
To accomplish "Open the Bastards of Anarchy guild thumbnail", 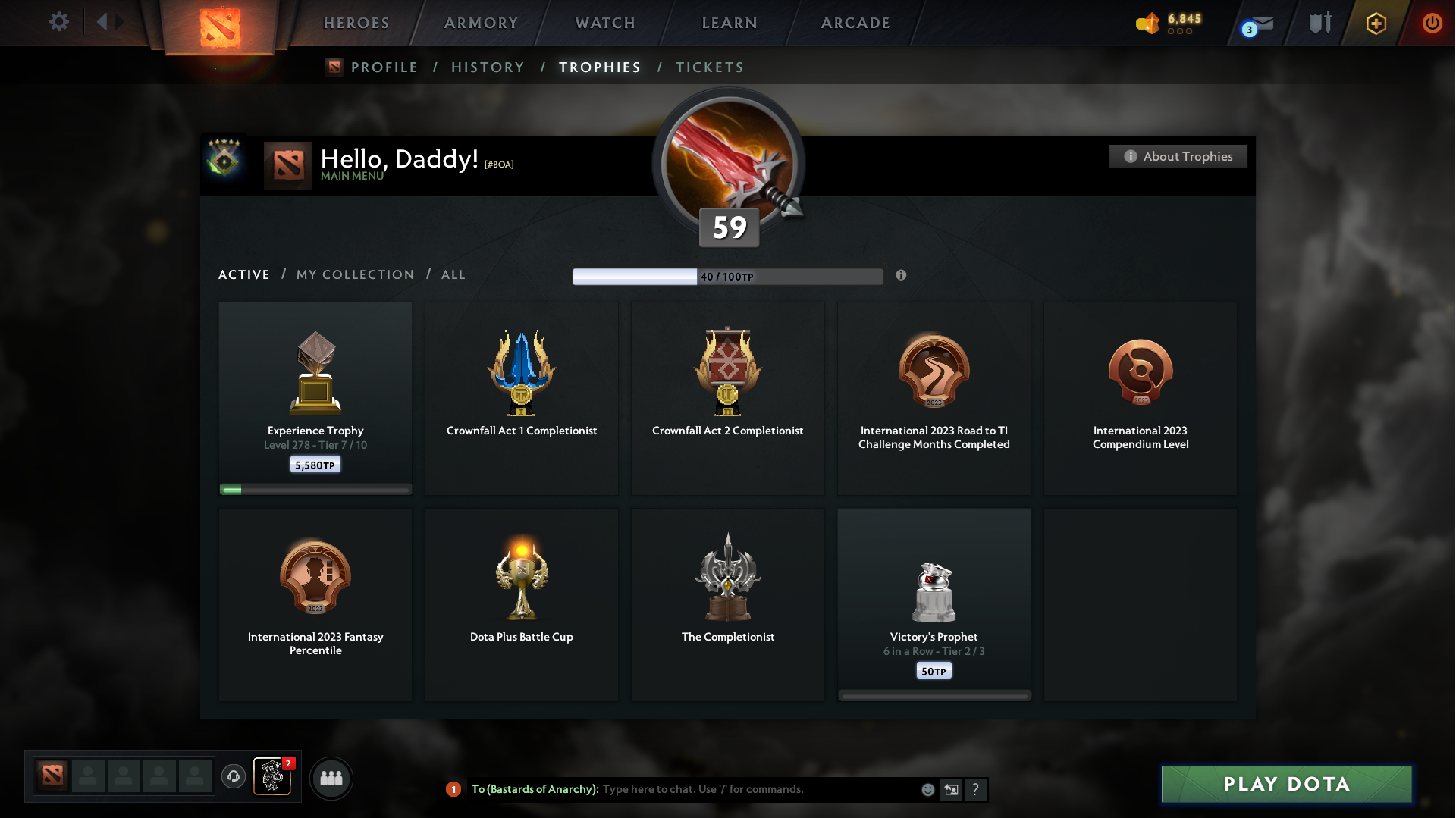I will [273, 778].
